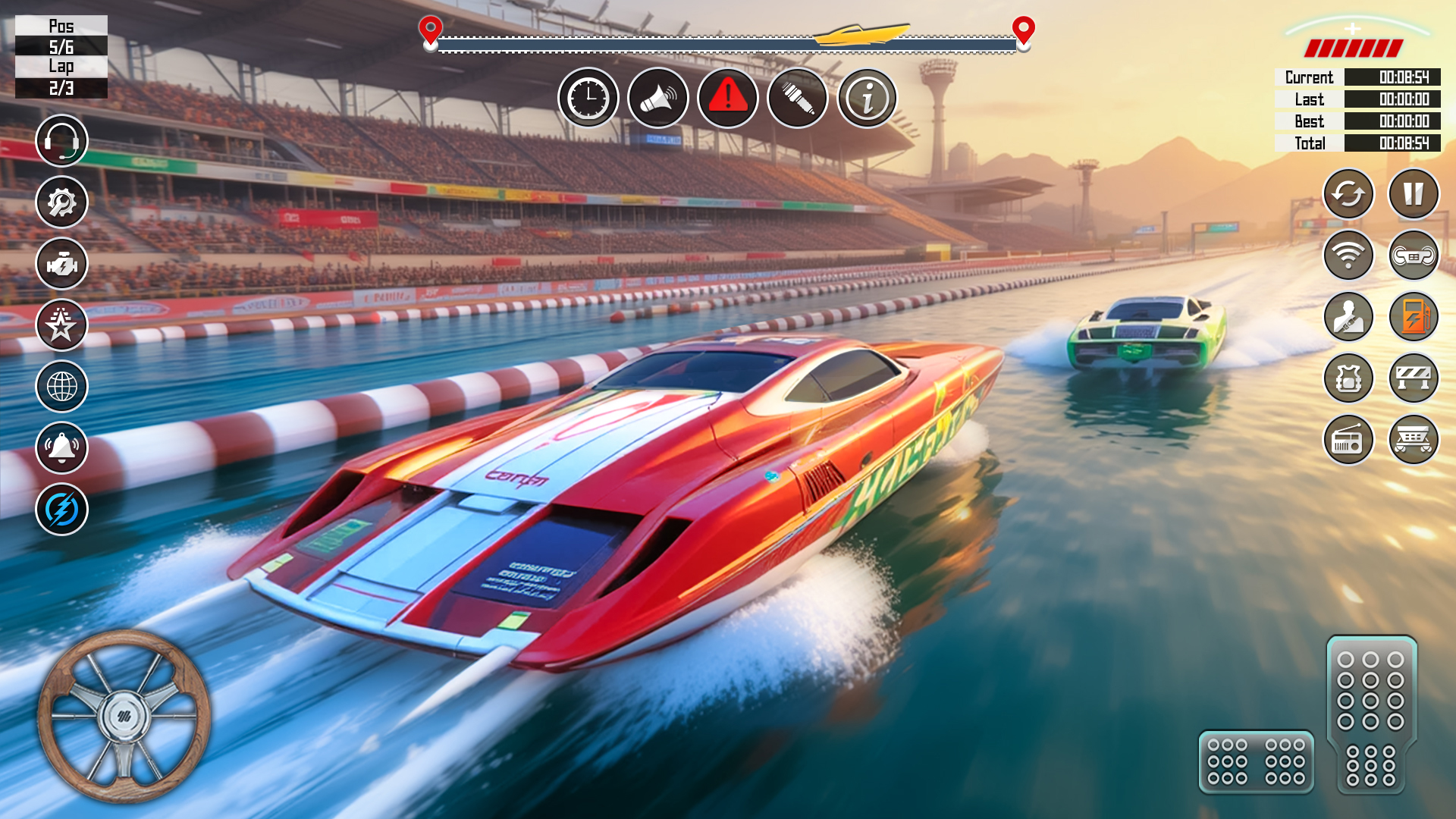The height and width of the screenshot is (819, 1456).
Task: Open the red warning alert icon
Action: [x=728, y=97]
